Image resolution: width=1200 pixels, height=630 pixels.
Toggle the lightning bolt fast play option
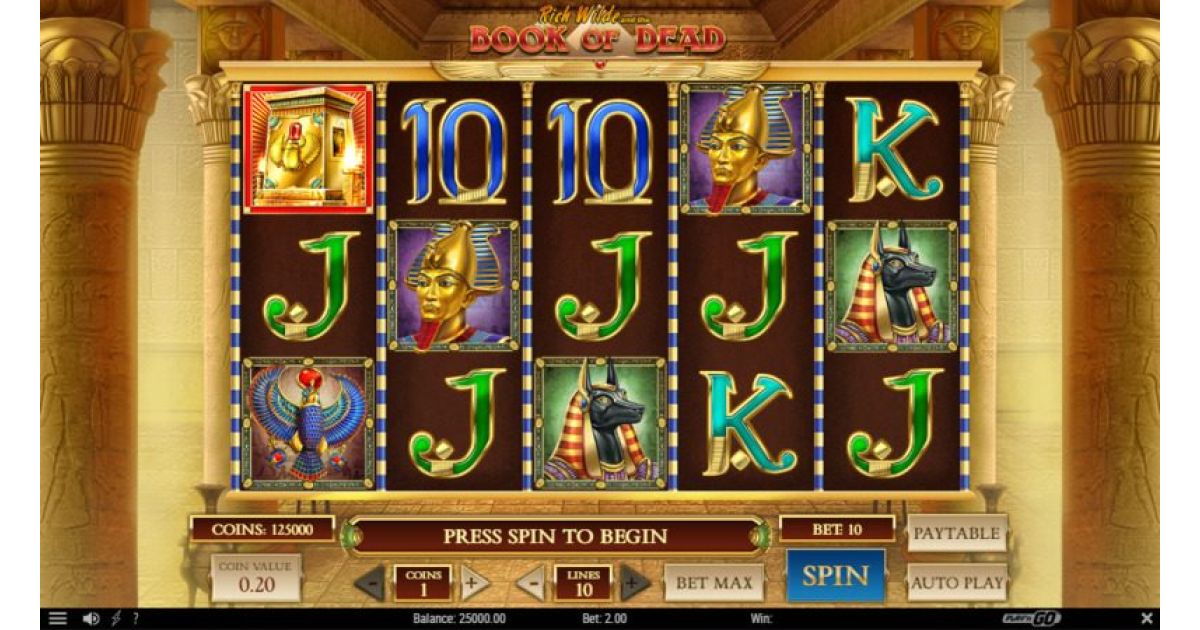(117, 619)
